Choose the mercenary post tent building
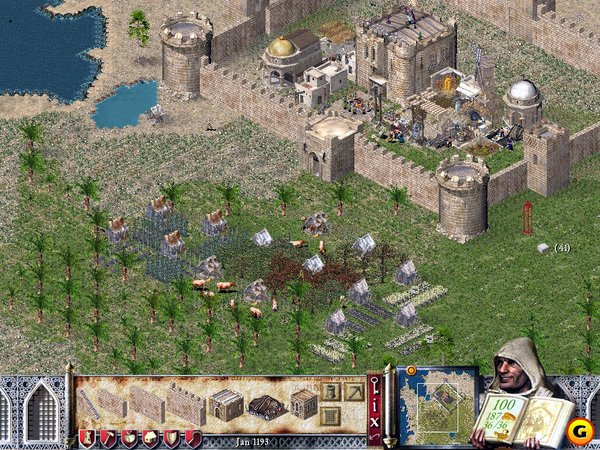The width and height of the screenshot is (600, 450). point(265,405)
